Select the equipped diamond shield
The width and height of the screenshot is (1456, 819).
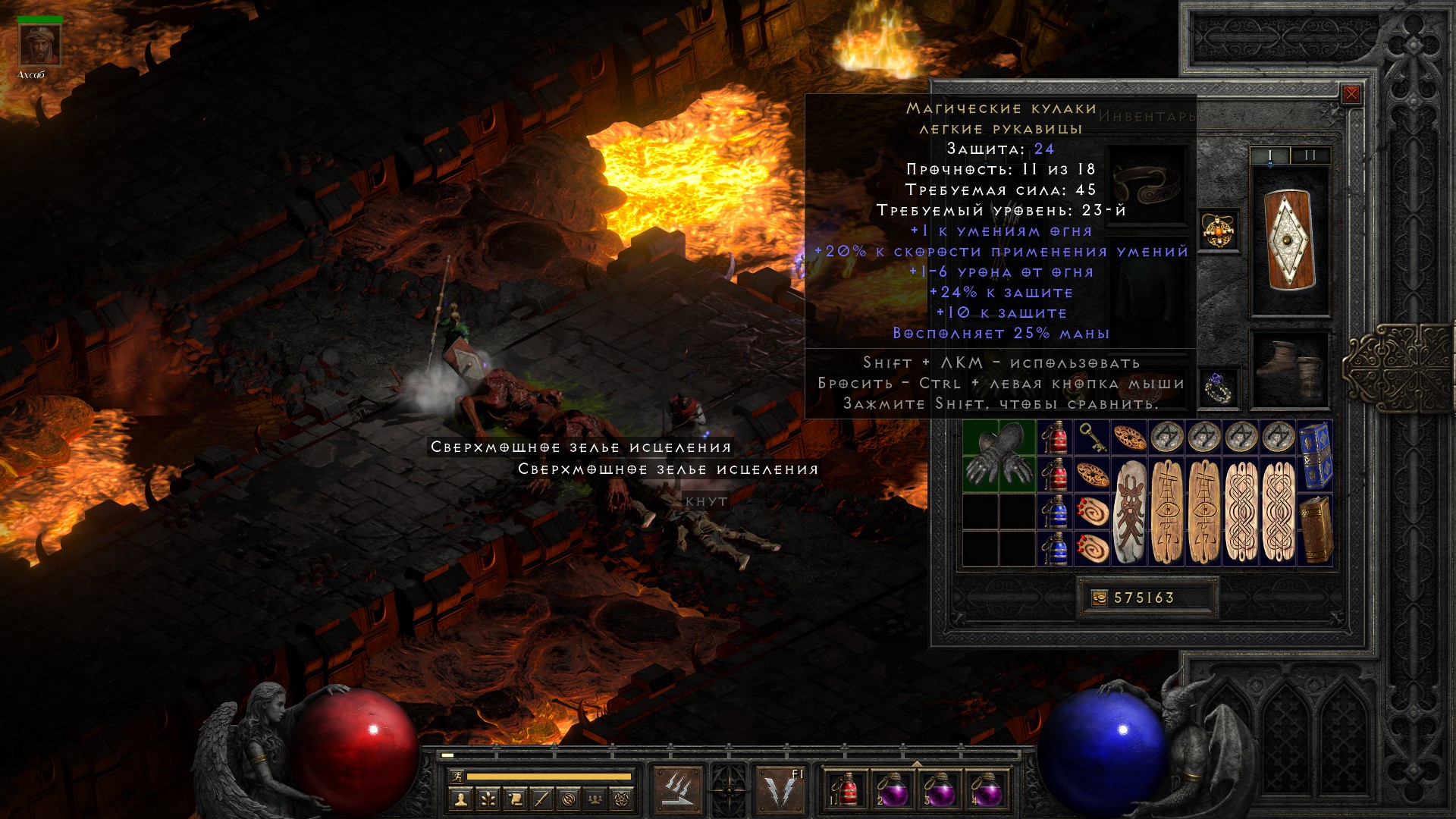(1290, 240)
